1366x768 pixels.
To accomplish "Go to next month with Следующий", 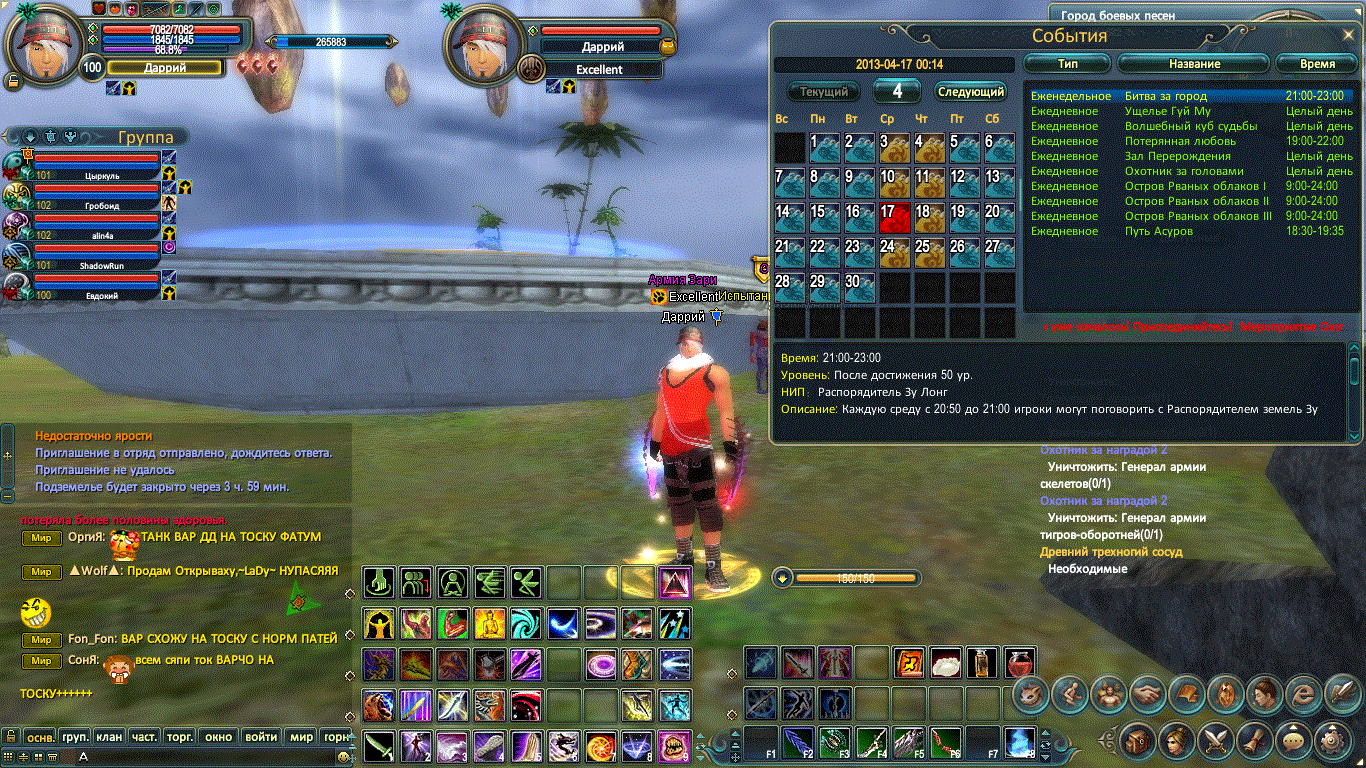I will coord(970,92).
